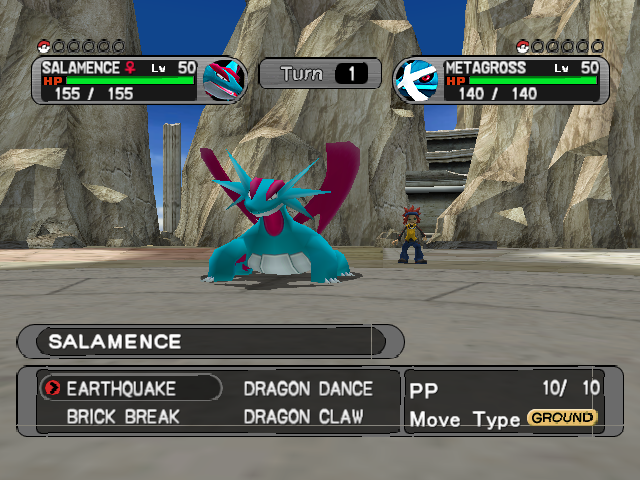Pick the Dragon Claw move
640x480 pixels.
[303, 416]
